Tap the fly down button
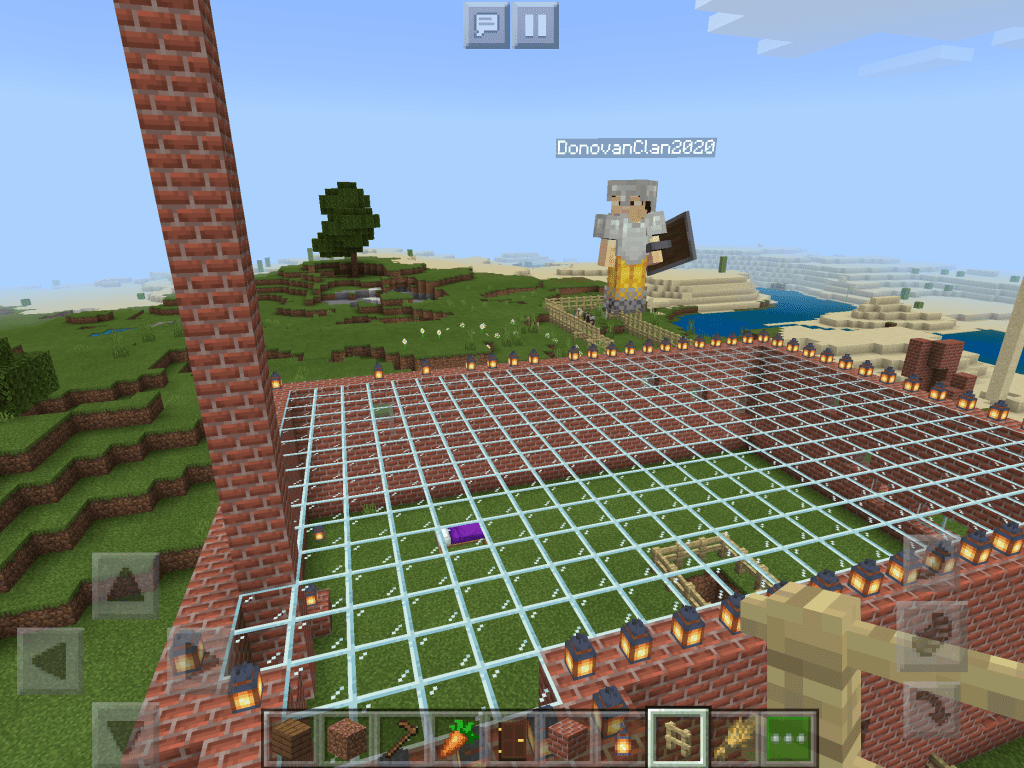 (932, 708)
